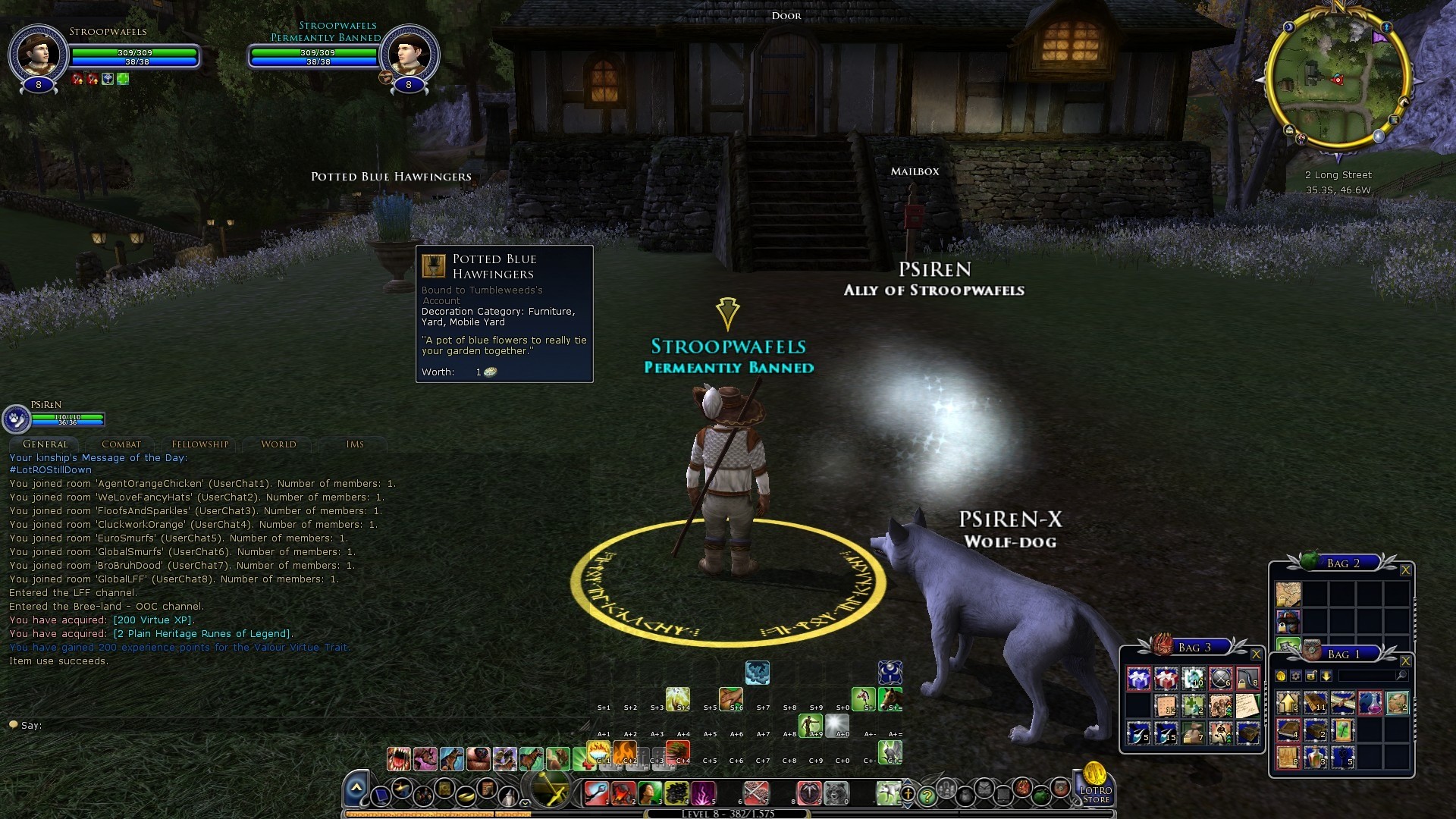Close the Bag 2 window
This screenshot has width=1456, height=819.
click(1405, 570)
